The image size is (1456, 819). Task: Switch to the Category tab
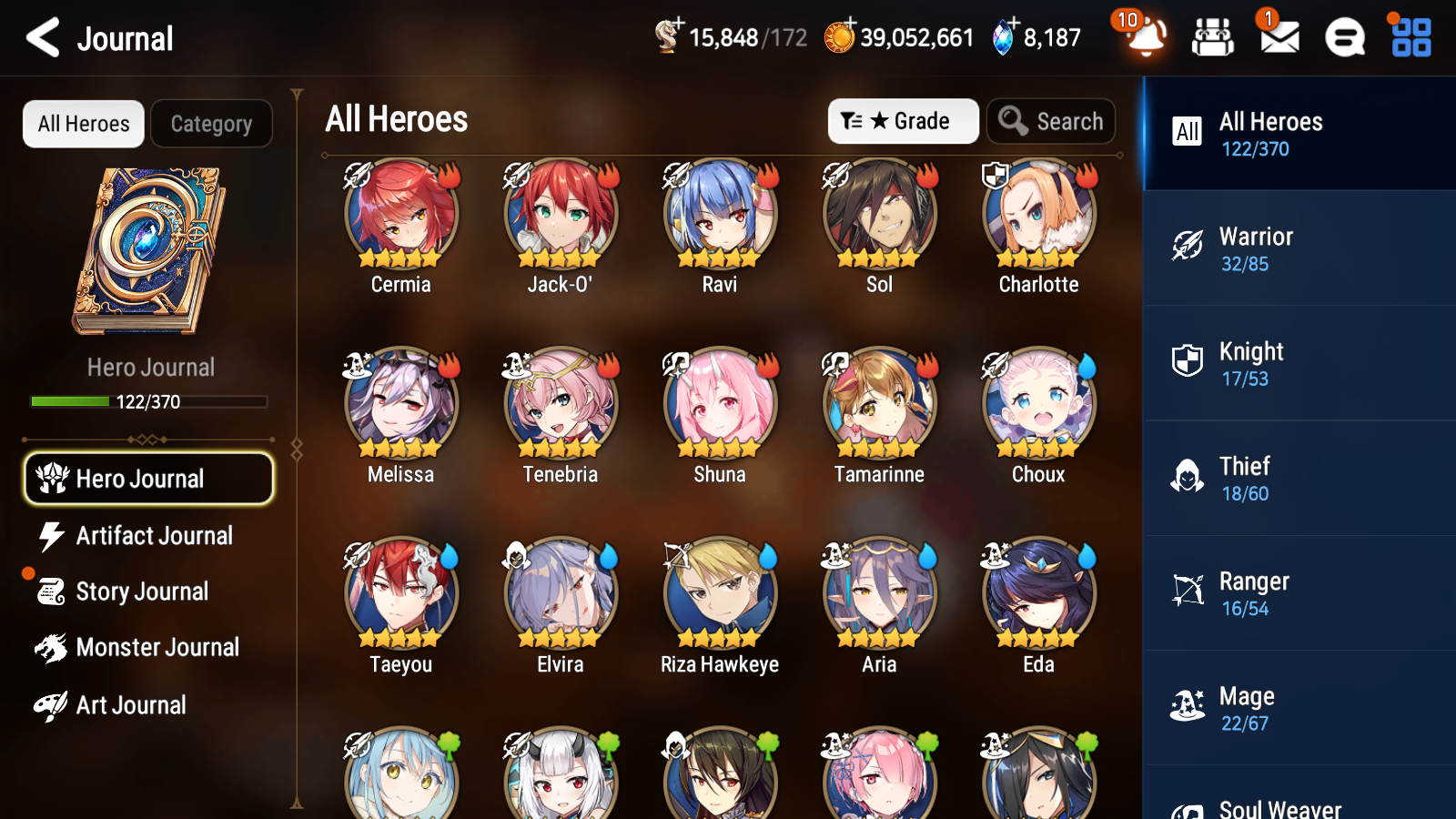(211, 124)
